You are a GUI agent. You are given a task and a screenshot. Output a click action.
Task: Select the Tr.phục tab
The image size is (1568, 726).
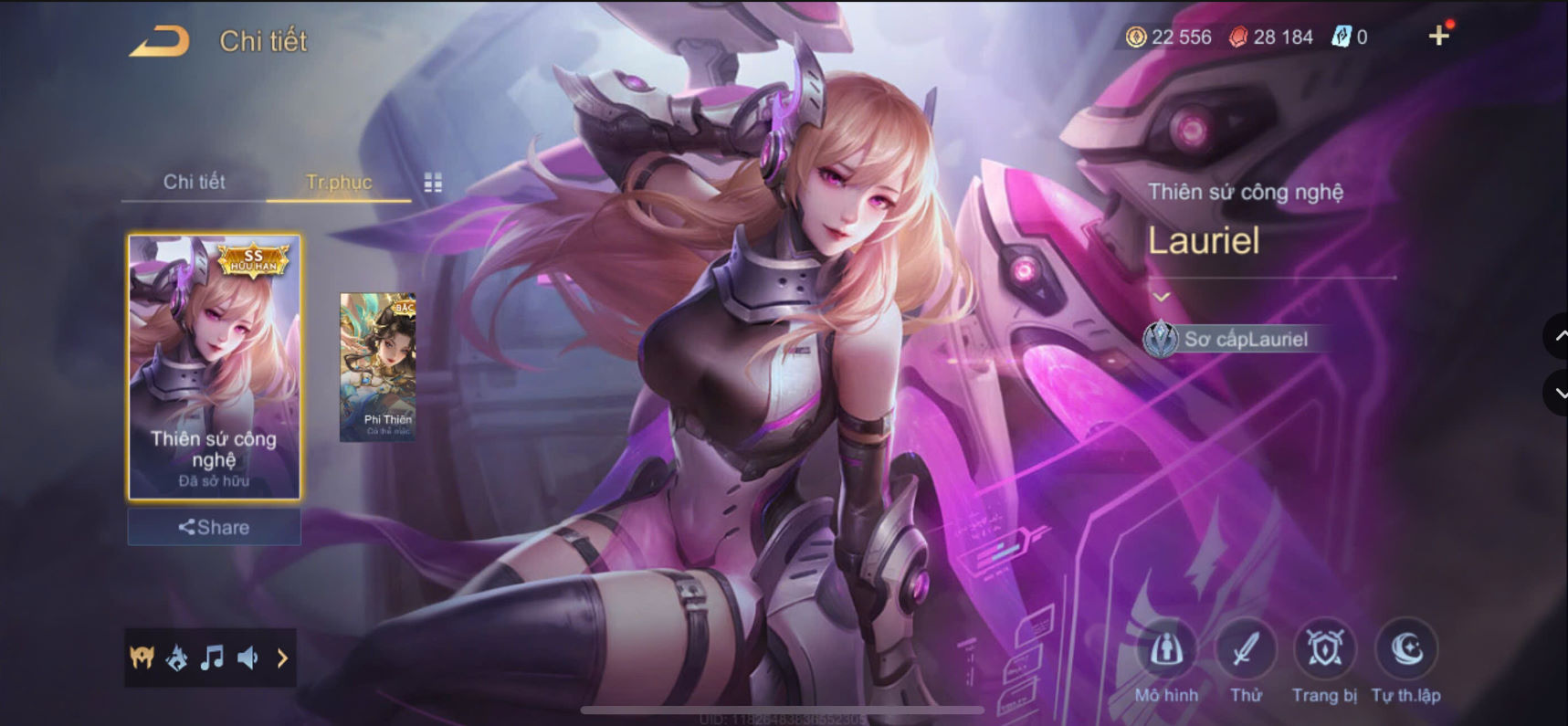pos(338,183)
